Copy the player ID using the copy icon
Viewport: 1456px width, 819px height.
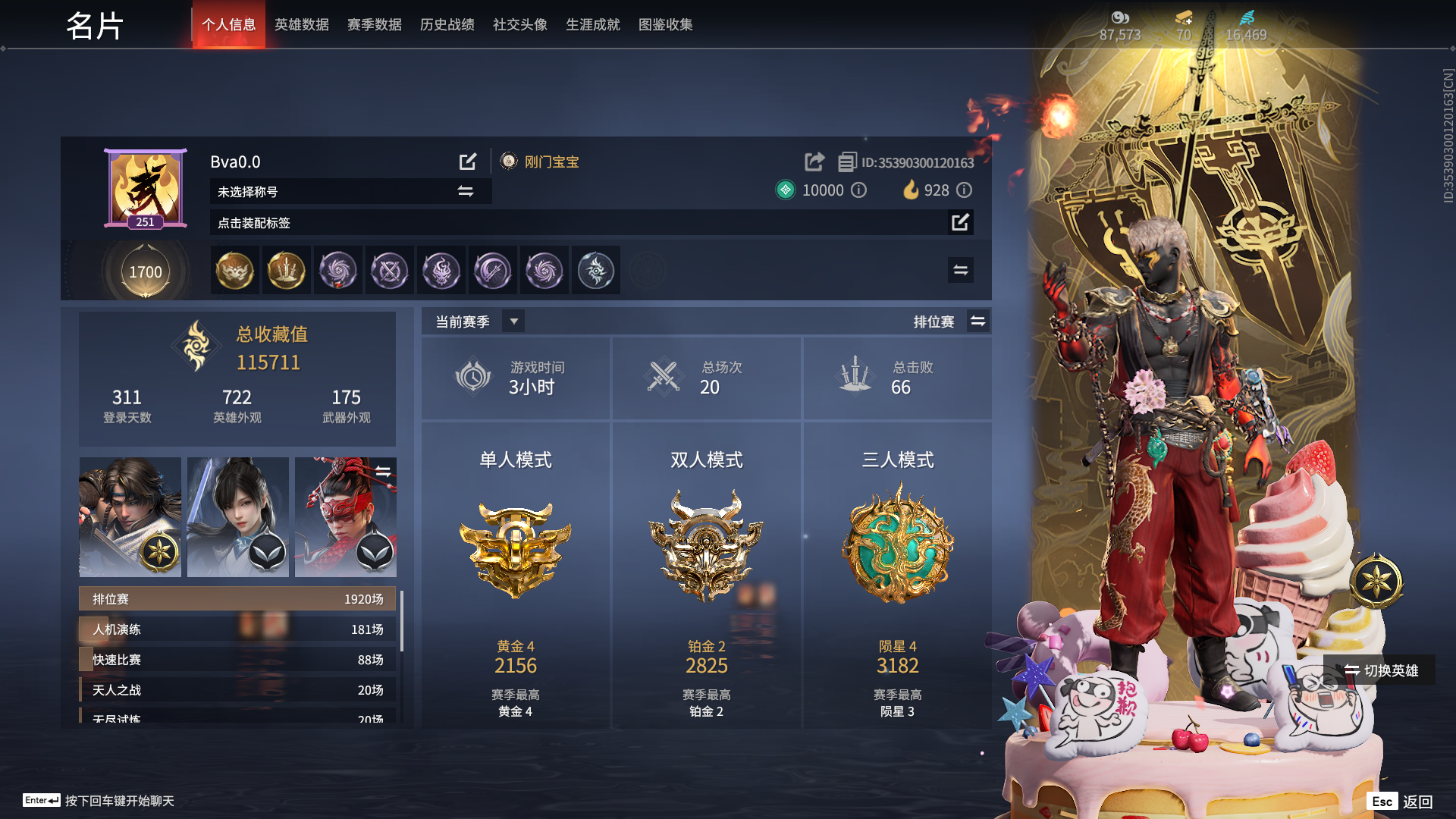[846, 161]
